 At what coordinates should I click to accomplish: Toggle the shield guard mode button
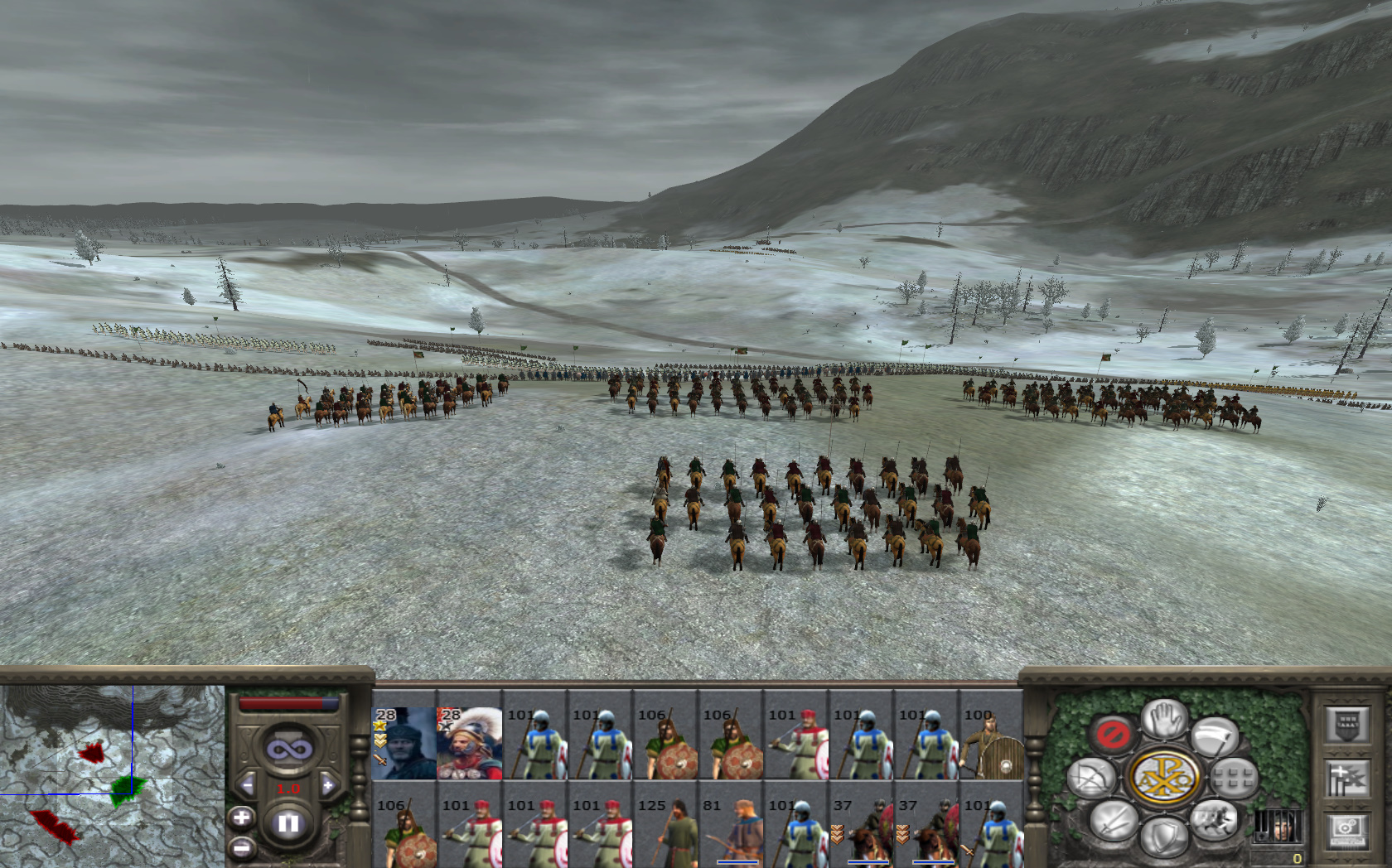(x=1163, y=837)
